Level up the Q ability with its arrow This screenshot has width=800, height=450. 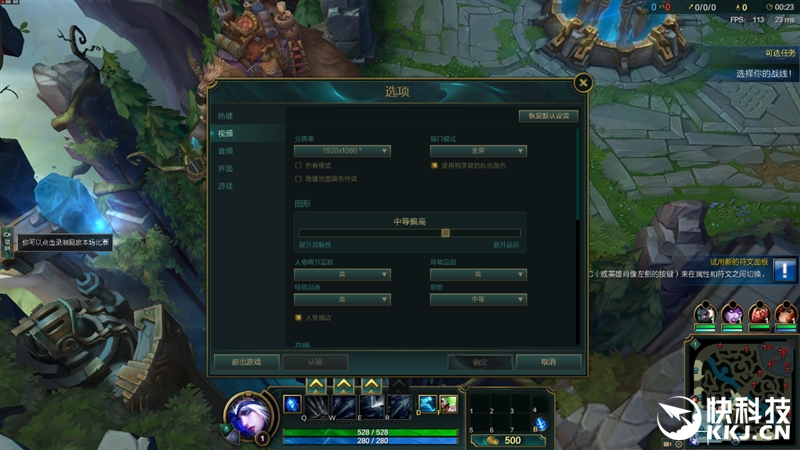[316, 384]
